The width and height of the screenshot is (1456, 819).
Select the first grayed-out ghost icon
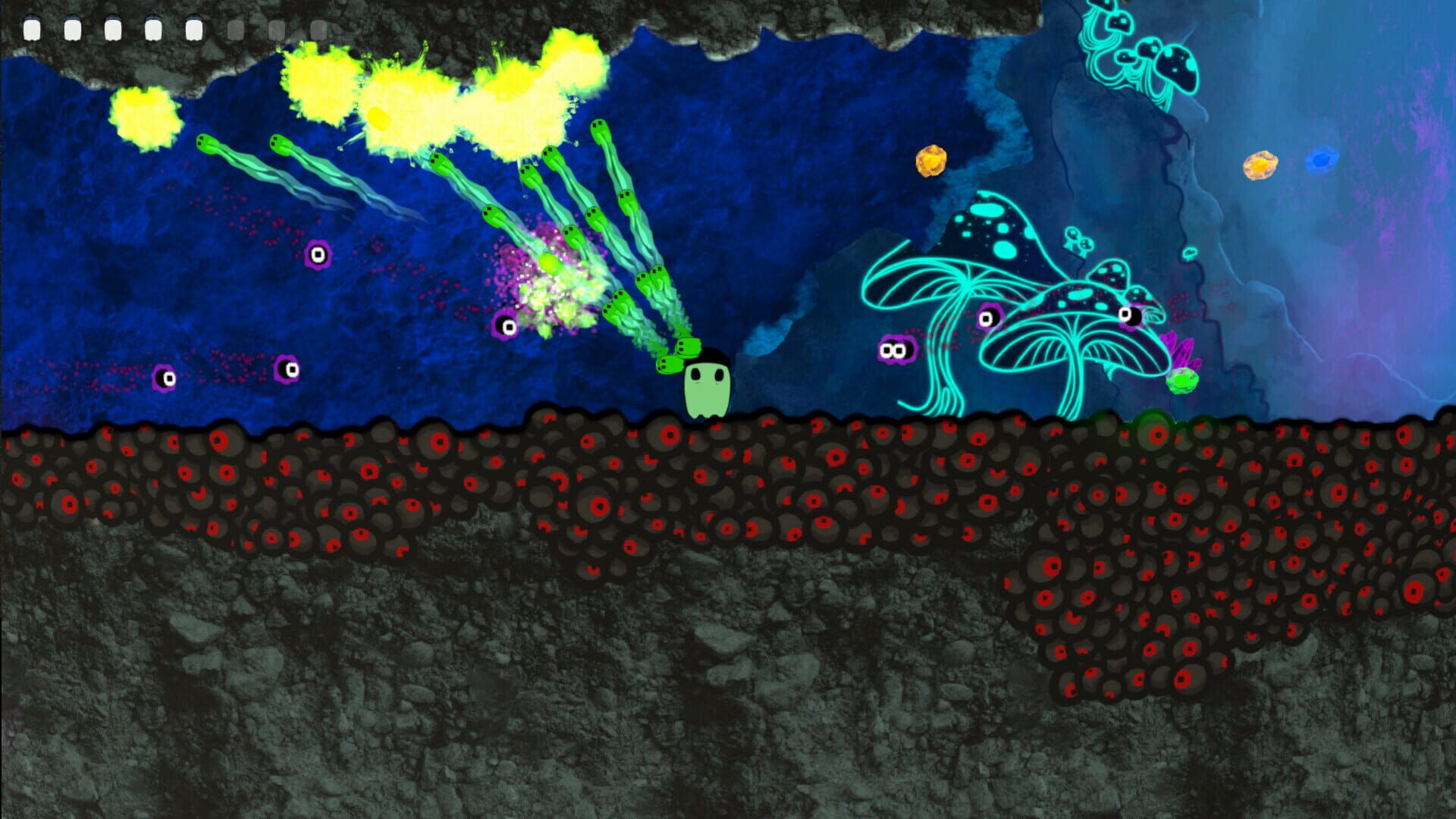pyautogui.click(x=235, y=29)
